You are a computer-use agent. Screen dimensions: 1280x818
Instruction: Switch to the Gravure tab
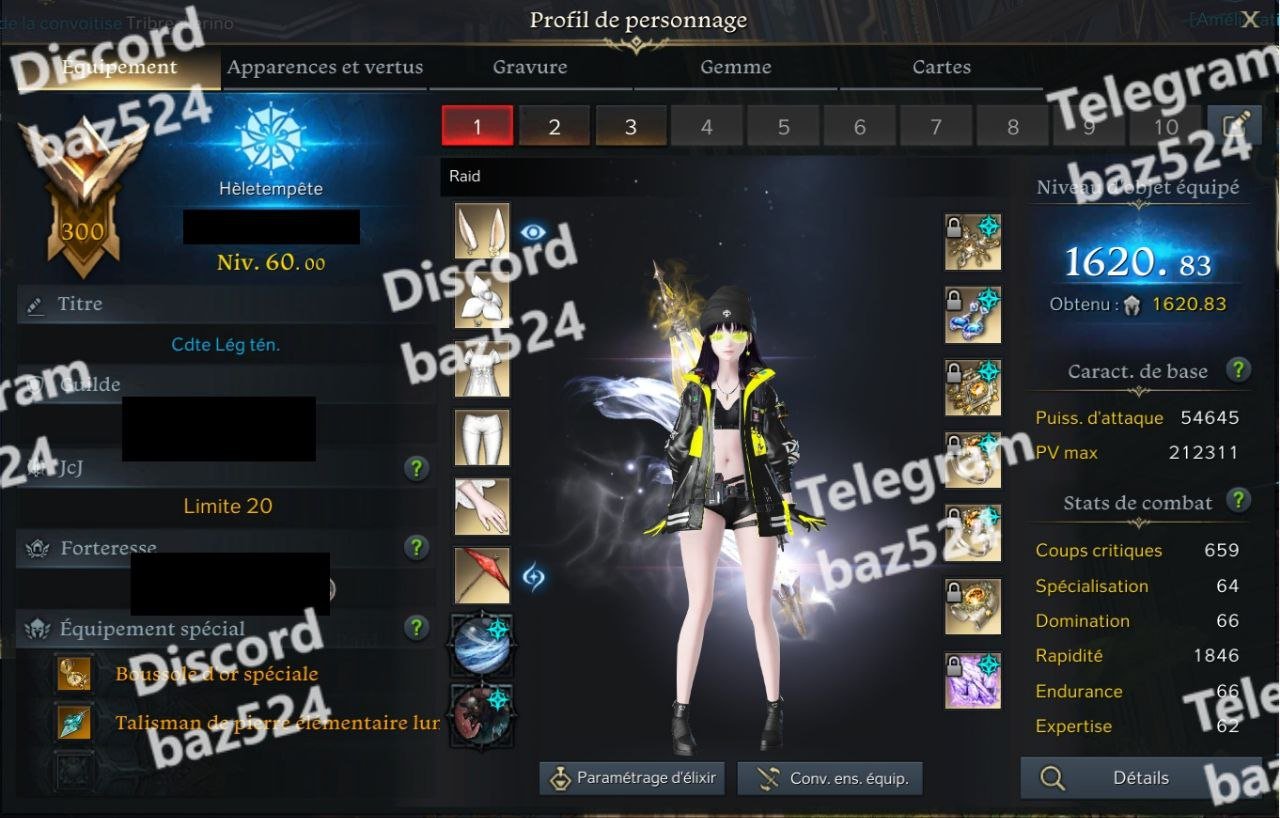coord(530,68)
